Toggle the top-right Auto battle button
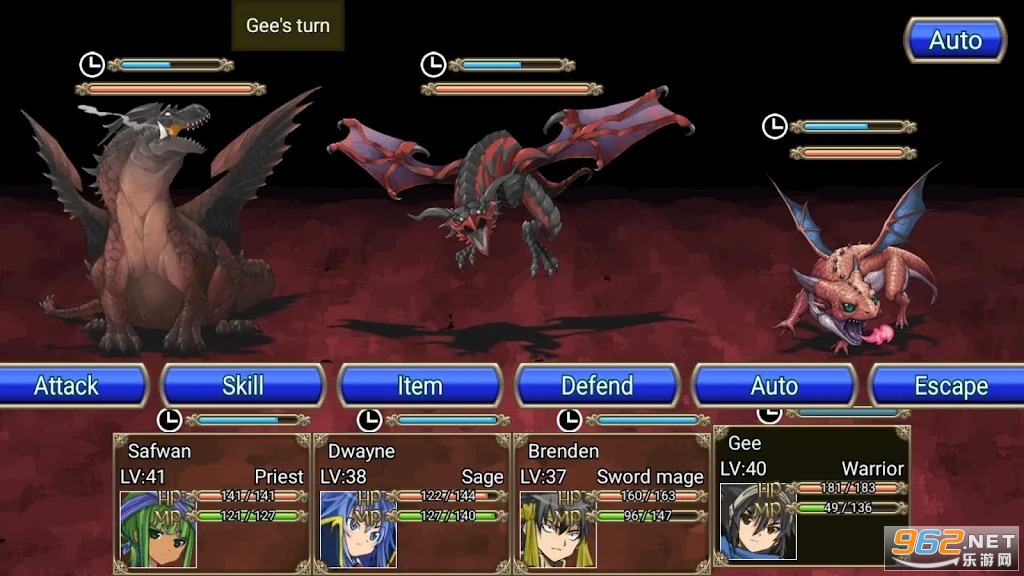 point(955,41)
